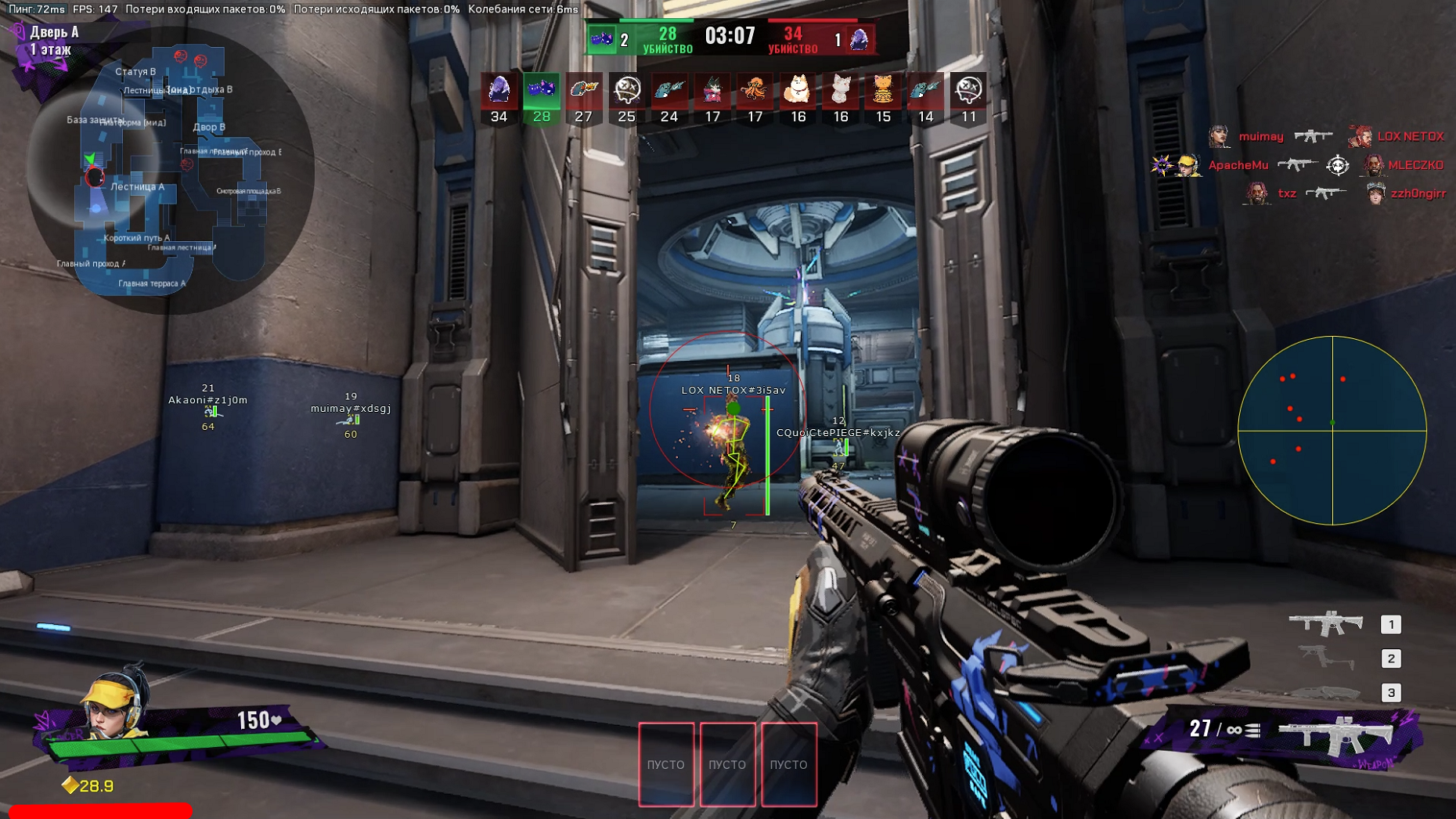
Task: Pick the scoreboard avatar showing 27 kills
Action: click(583, 90)
